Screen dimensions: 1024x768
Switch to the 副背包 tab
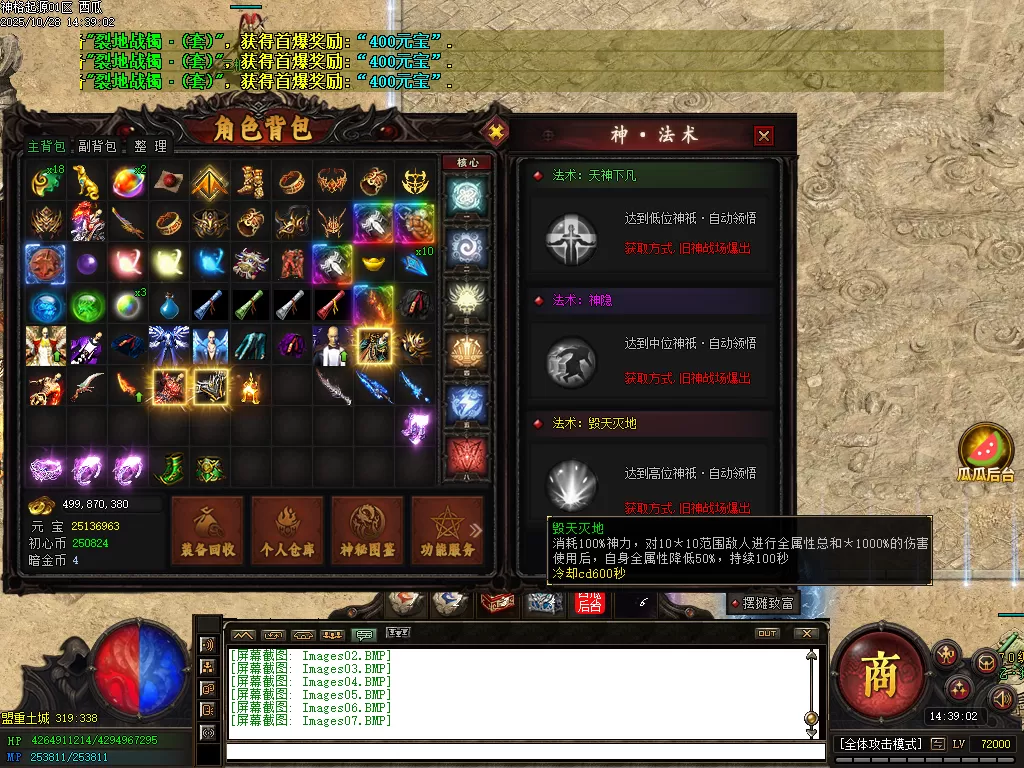97,146
